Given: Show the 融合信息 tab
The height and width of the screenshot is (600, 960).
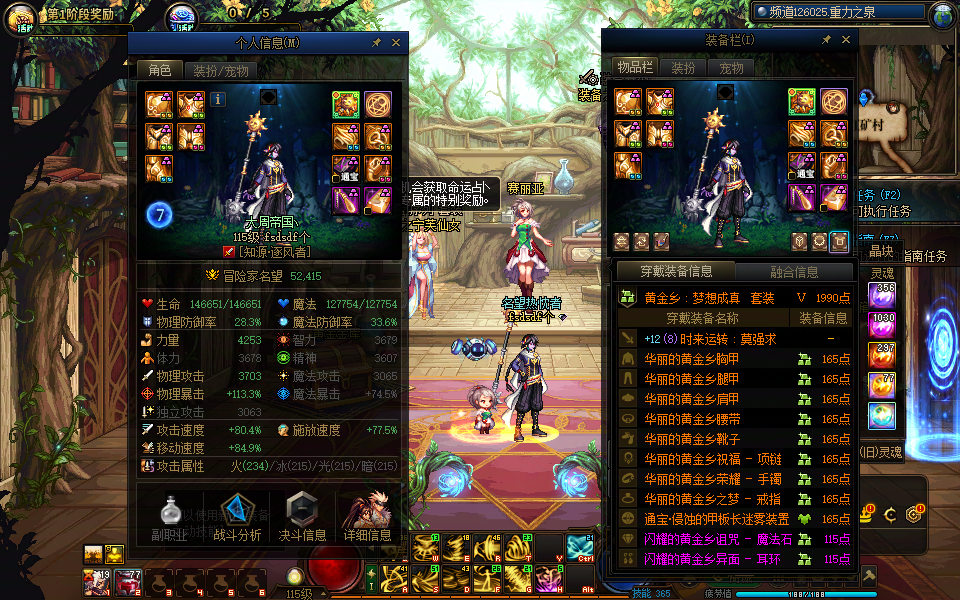Looking at the screenshot, I should 794,272.
